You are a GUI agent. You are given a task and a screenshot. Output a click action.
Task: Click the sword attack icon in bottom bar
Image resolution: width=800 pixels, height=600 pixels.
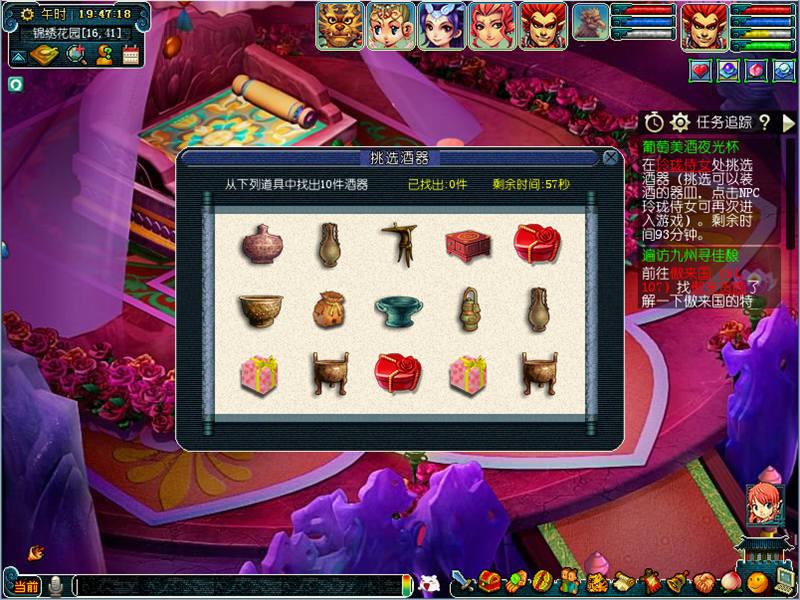click(x=463, y=581)
